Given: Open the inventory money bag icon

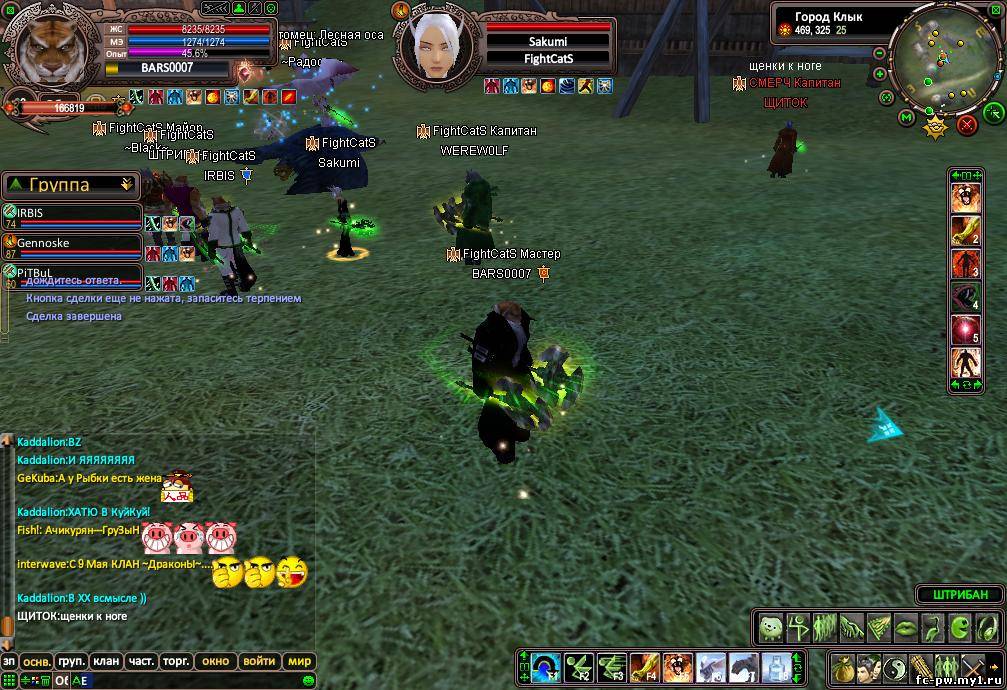Looking at the screenshot, I should (x=843, y=667).
